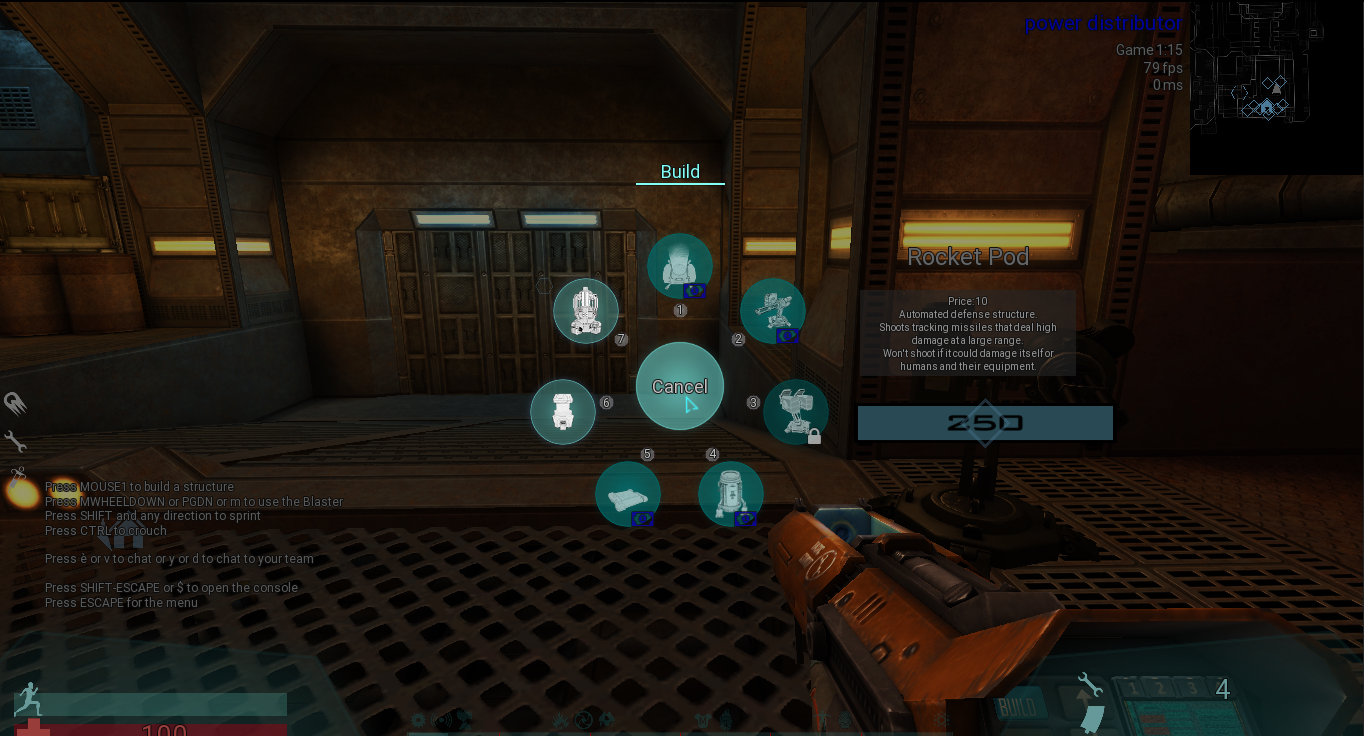Click the 250 resource bar under Rocket Pod
This screenshot has height=736, width=1364.
(x=984, y=422)
